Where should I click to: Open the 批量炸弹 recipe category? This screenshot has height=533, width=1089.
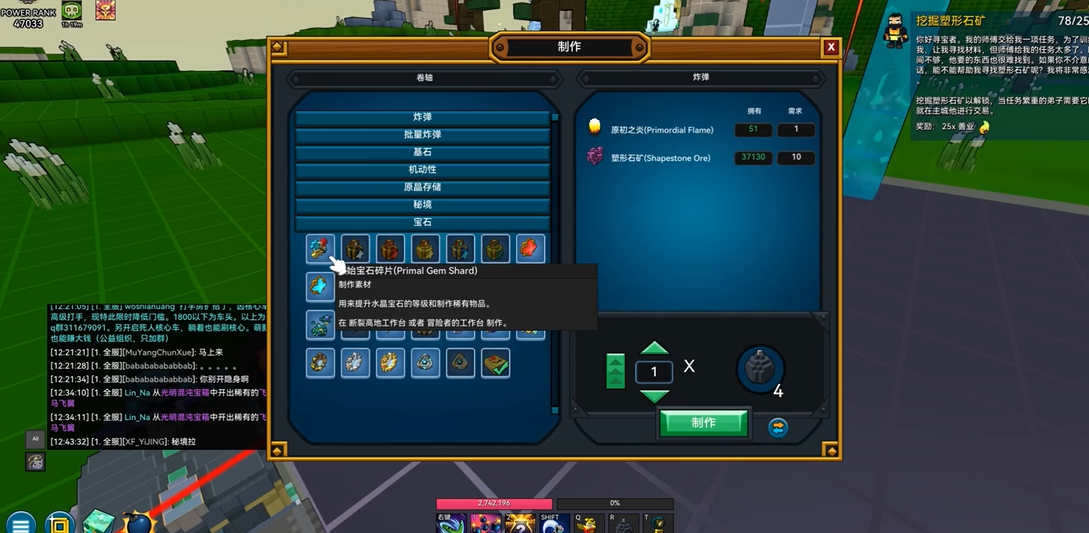[x=422, y=135]
